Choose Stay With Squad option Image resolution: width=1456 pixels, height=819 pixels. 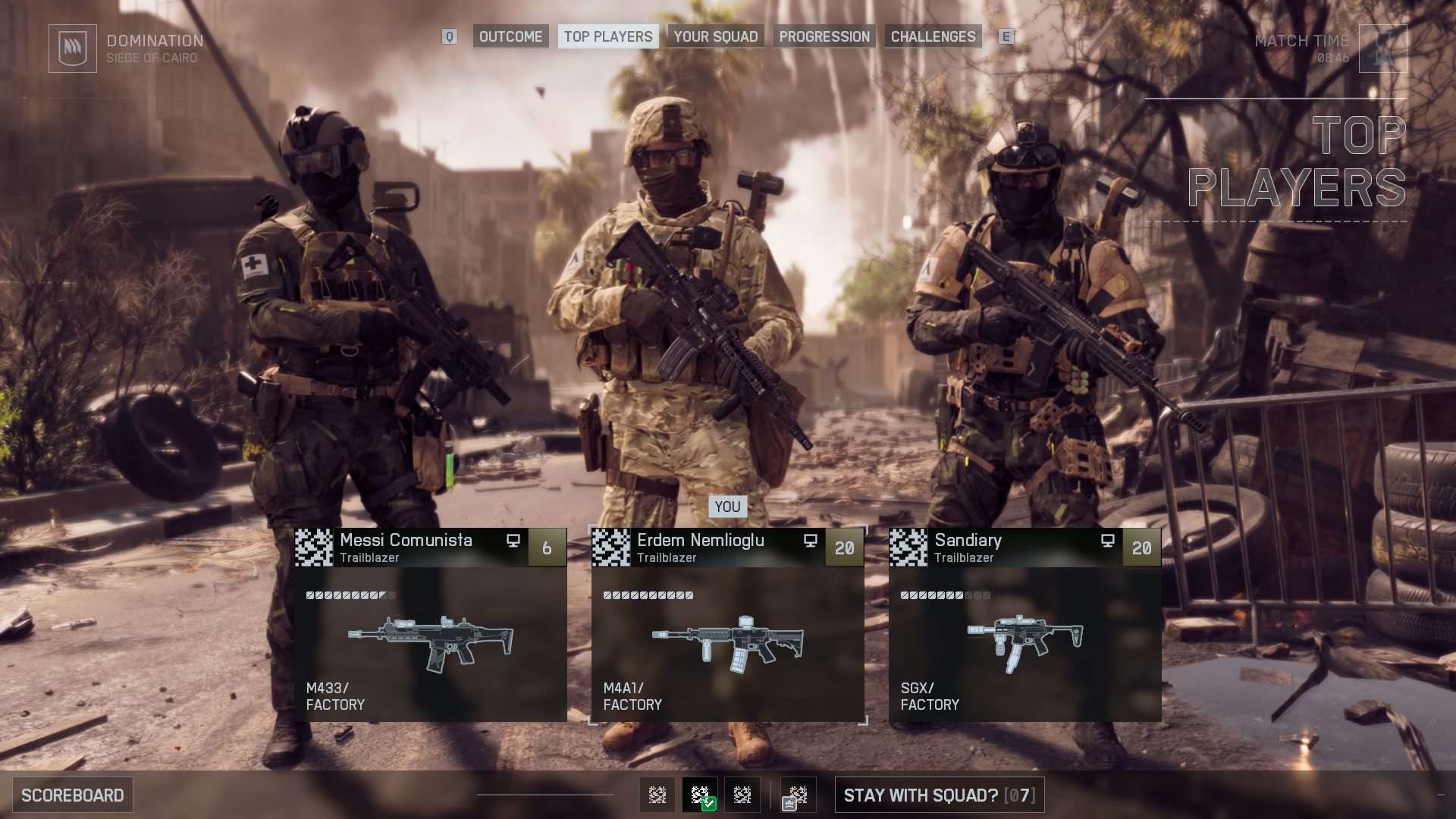coord(939,795)
